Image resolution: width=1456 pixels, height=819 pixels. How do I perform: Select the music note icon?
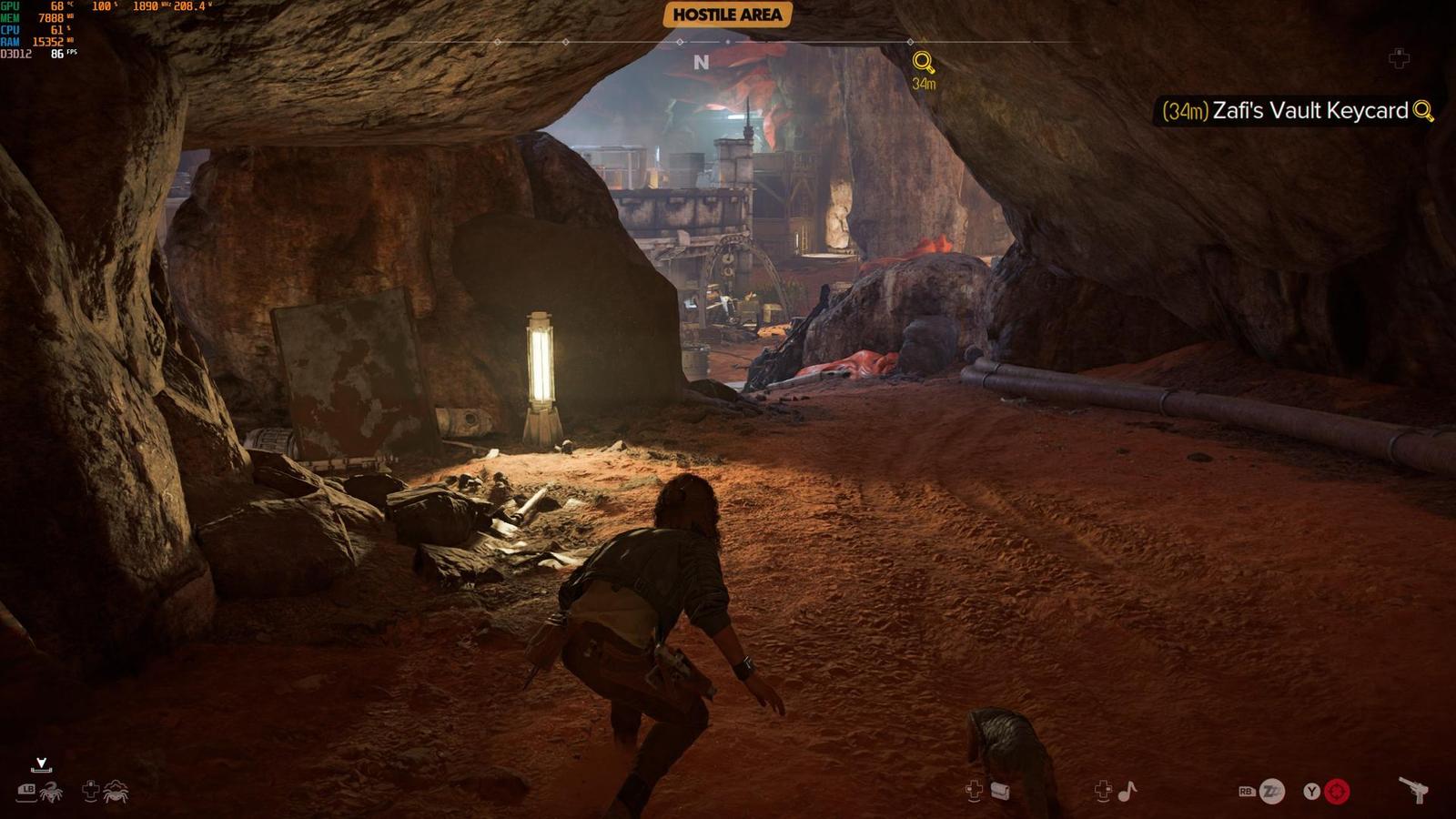1127,791
